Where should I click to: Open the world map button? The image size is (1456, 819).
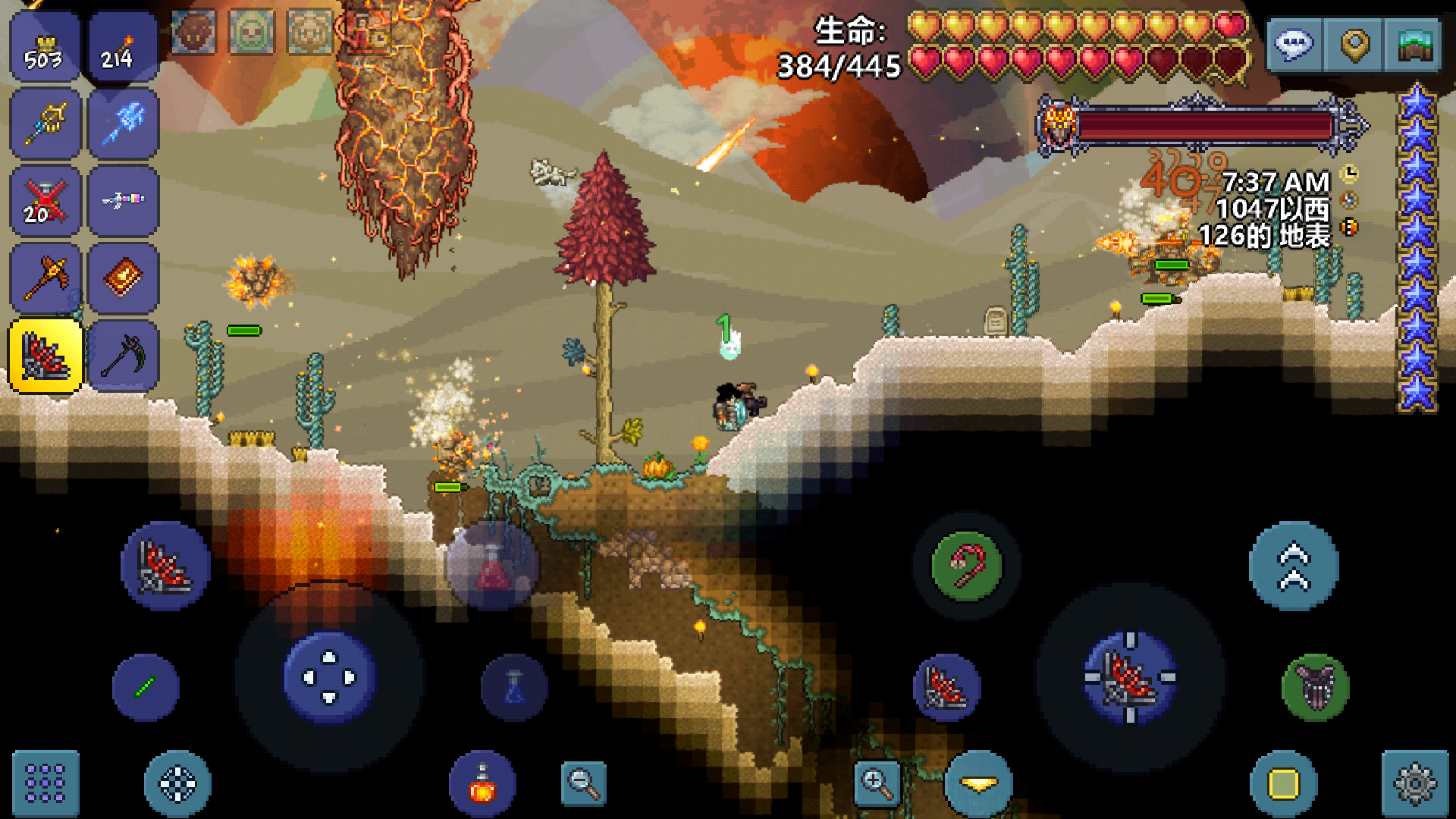tap(1412, 45)
